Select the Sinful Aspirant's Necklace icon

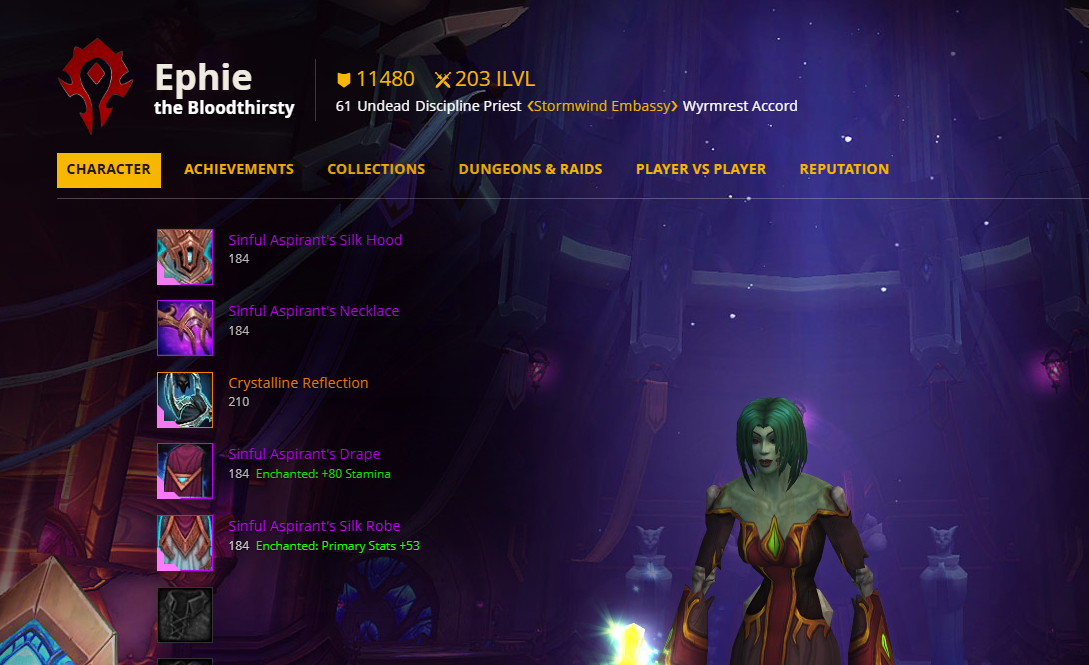185,328
